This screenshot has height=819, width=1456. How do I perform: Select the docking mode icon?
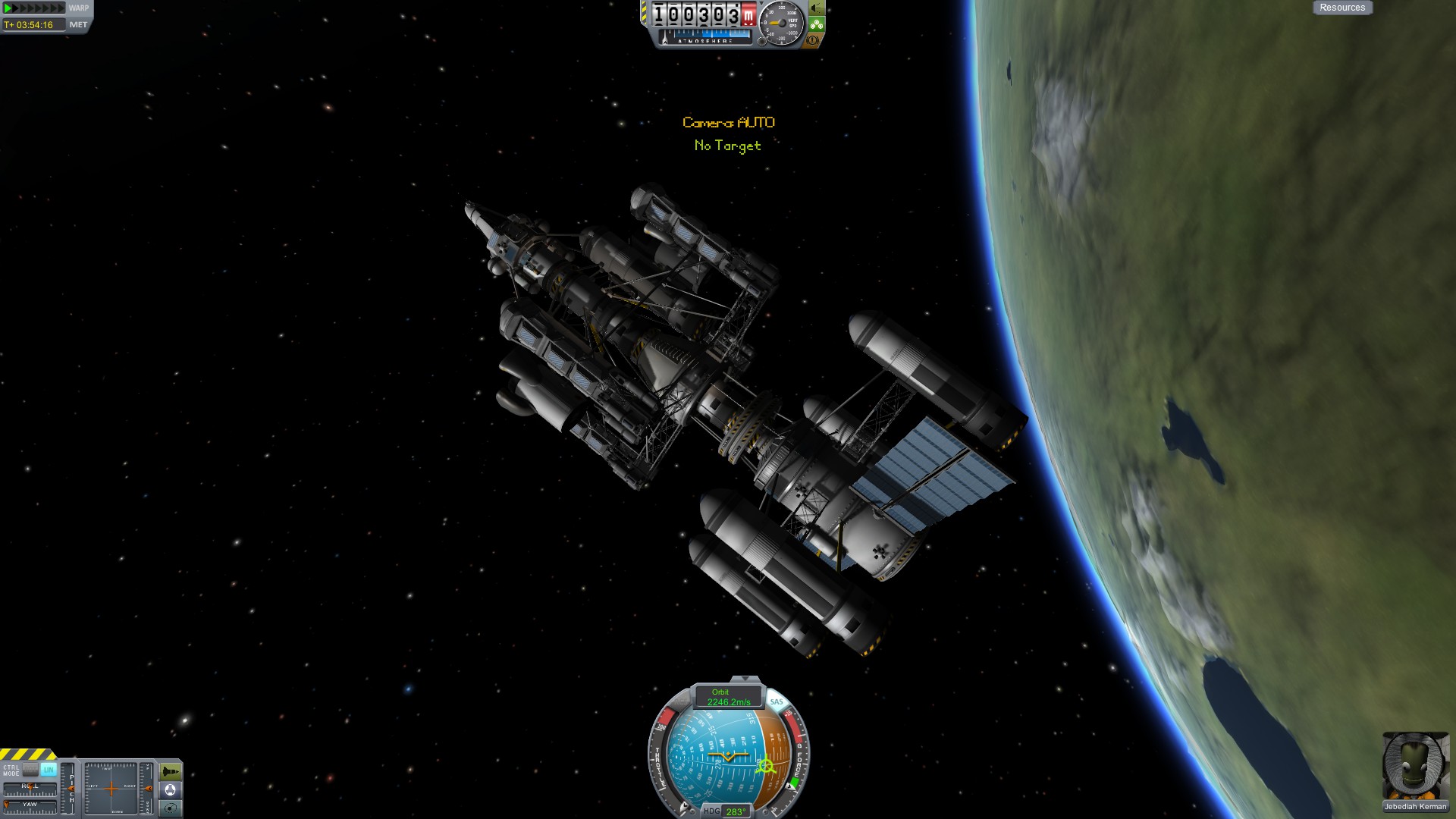[171, 790]
